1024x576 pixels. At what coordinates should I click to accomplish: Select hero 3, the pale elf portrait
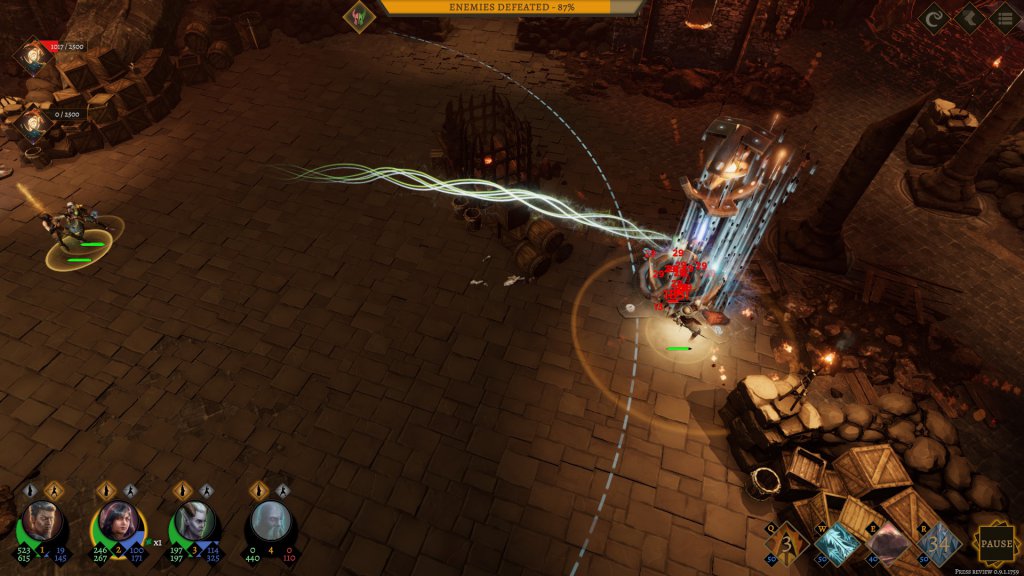point(192,521)
